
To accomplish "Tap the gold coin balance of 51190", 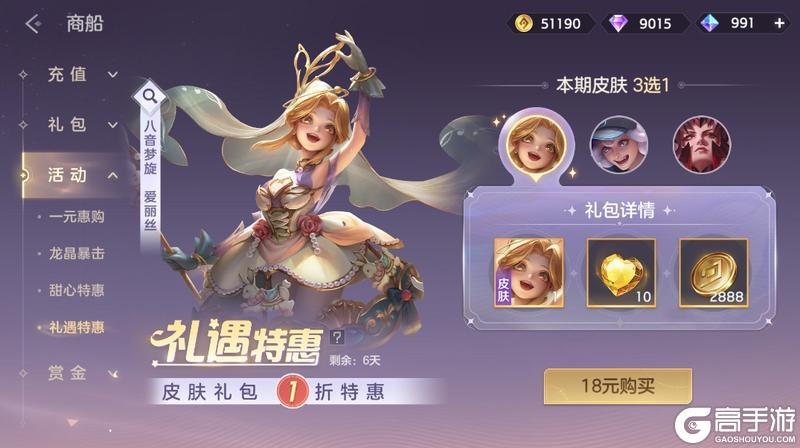I will [547, 23].
